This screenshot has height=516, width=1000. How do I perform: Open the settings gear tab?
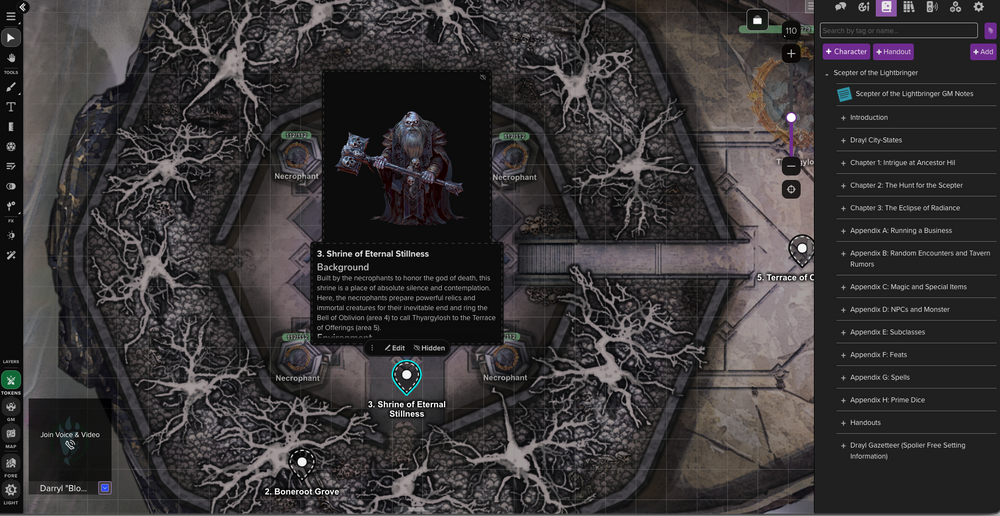[x=979, y=7]
